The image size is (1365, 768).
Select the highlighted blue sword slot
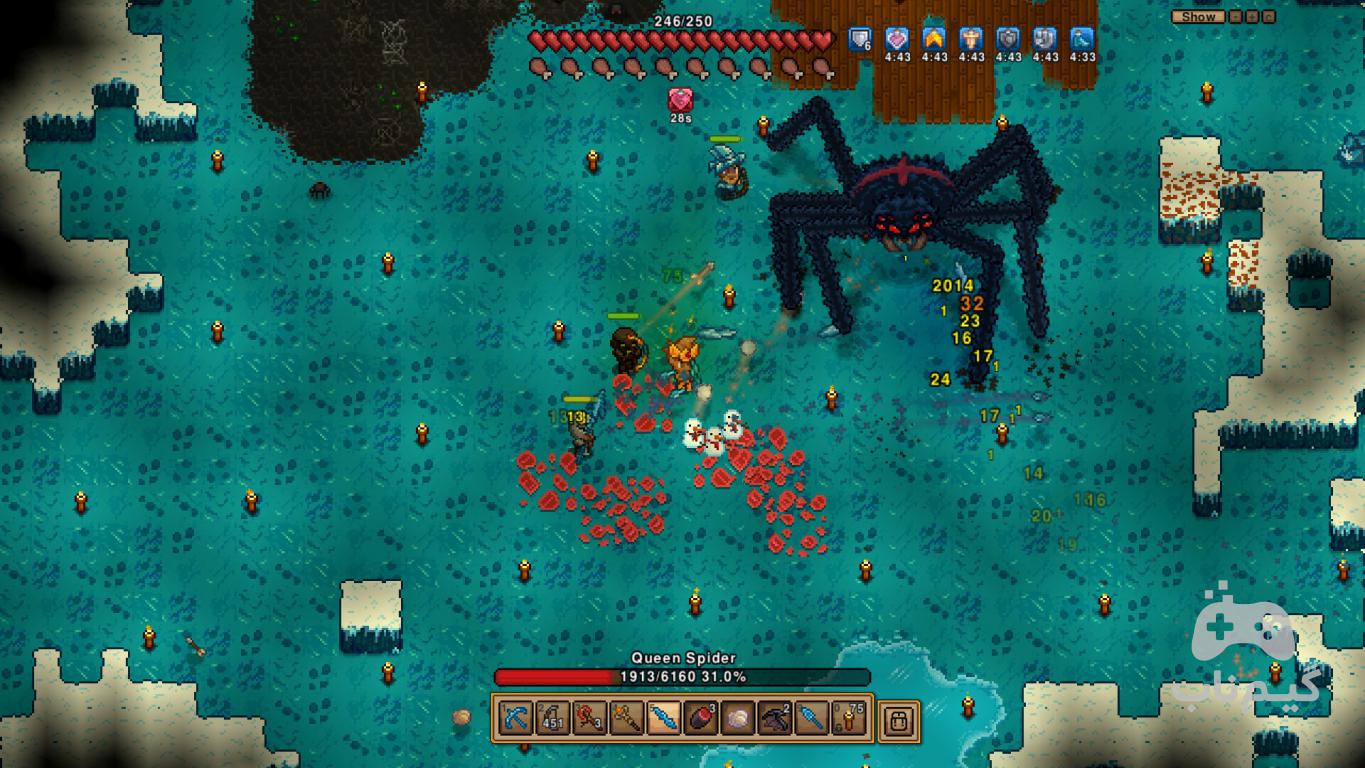pyautogui.click(x=664, y=718)
